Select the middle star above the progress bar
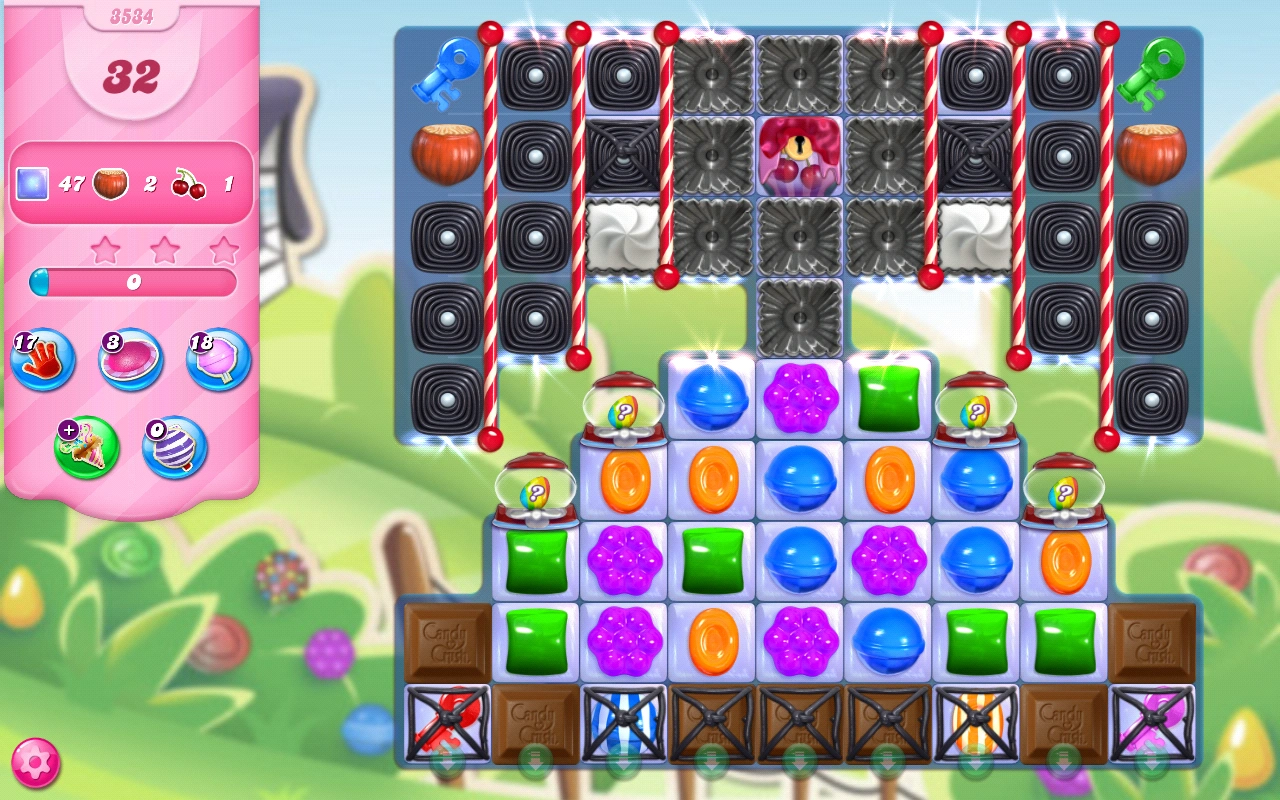 [x=166, y=250]
